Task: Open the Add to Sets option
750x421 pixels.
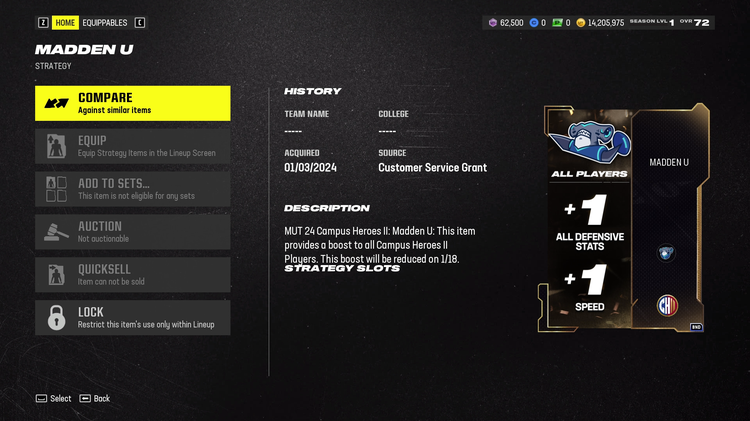Action: click(x=132, y=189)
